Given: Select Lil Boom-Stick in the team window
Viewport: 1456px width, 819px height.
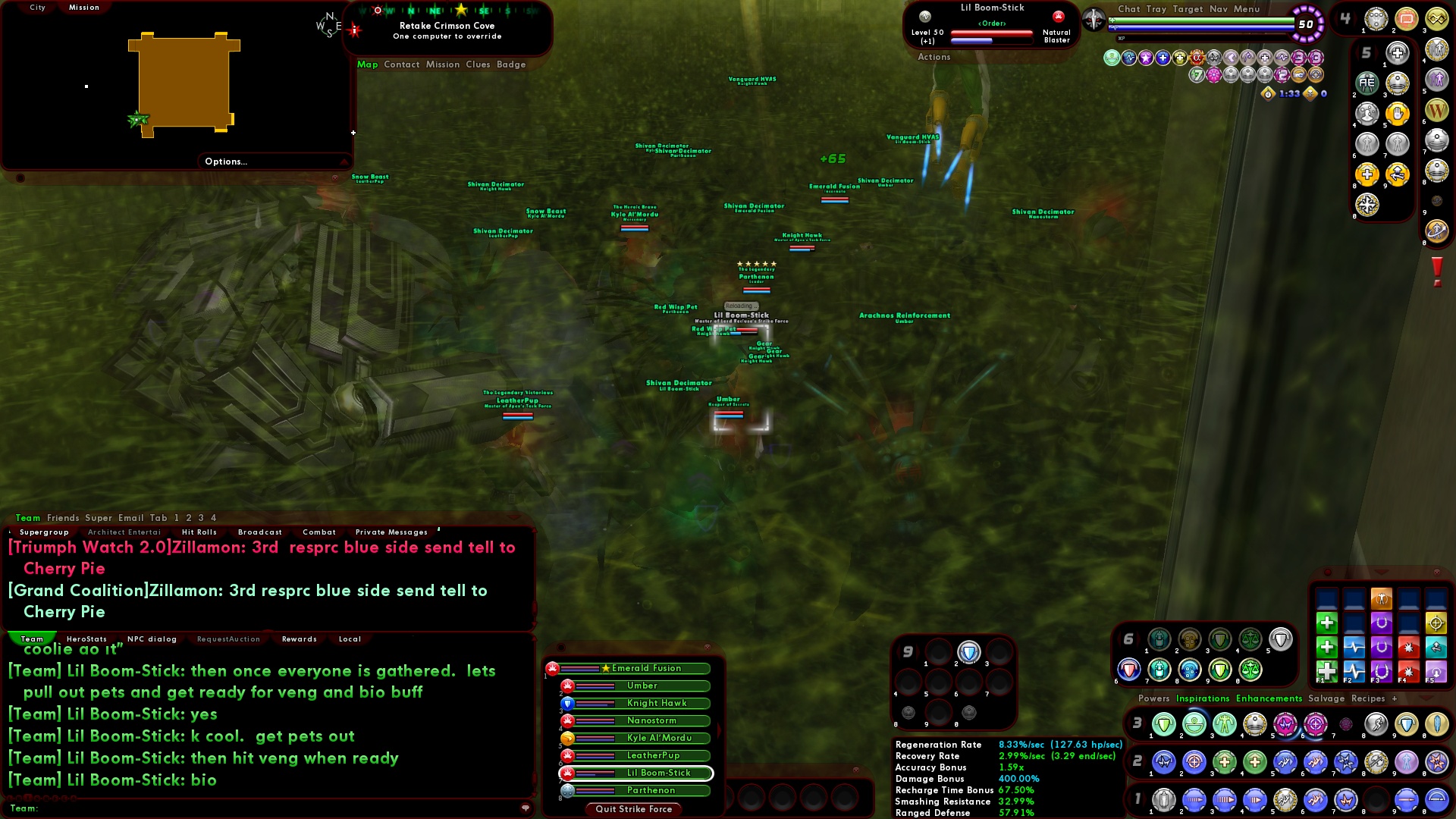Looking at the screenshot, I should [x=660, y=773].
